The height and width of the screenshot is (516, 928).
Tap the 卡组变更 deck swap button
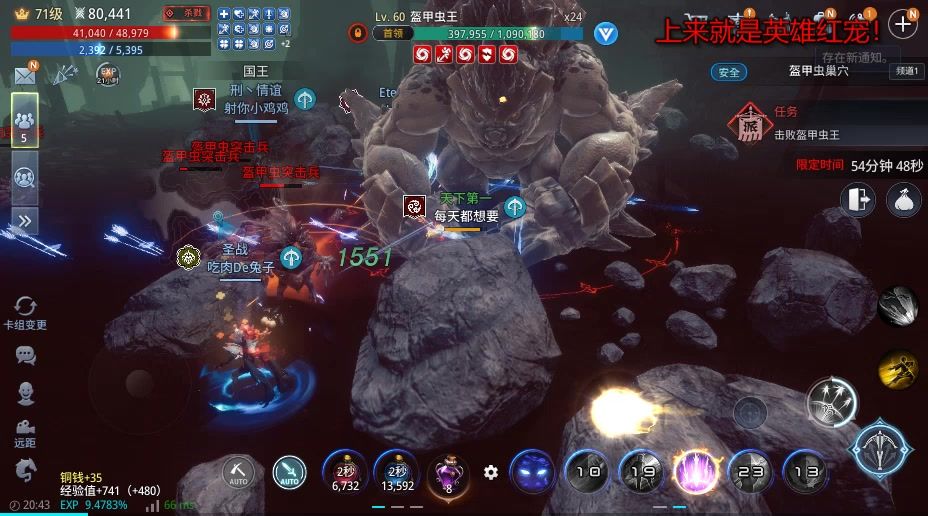tap(25, 312)
